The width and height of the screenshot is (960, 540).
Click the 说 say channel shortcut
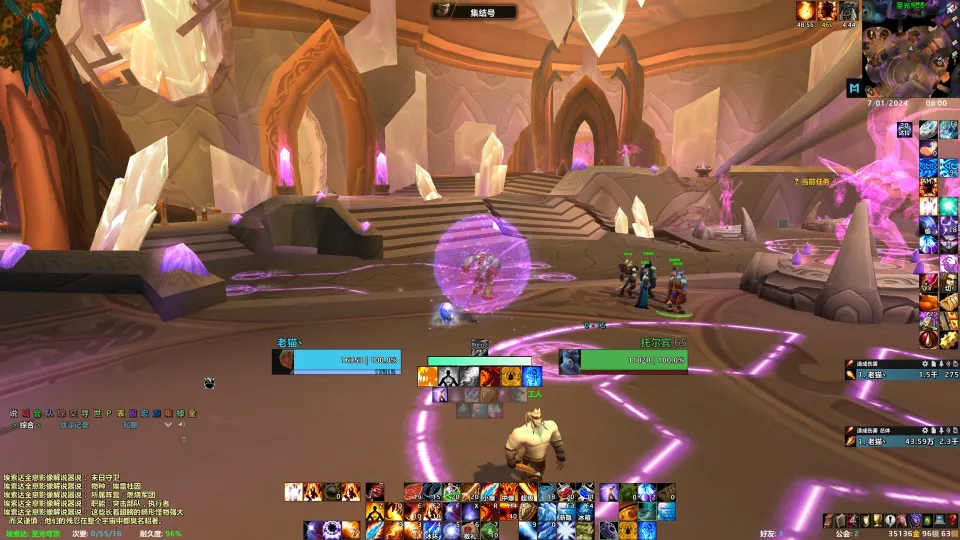[x=14, y=413]
